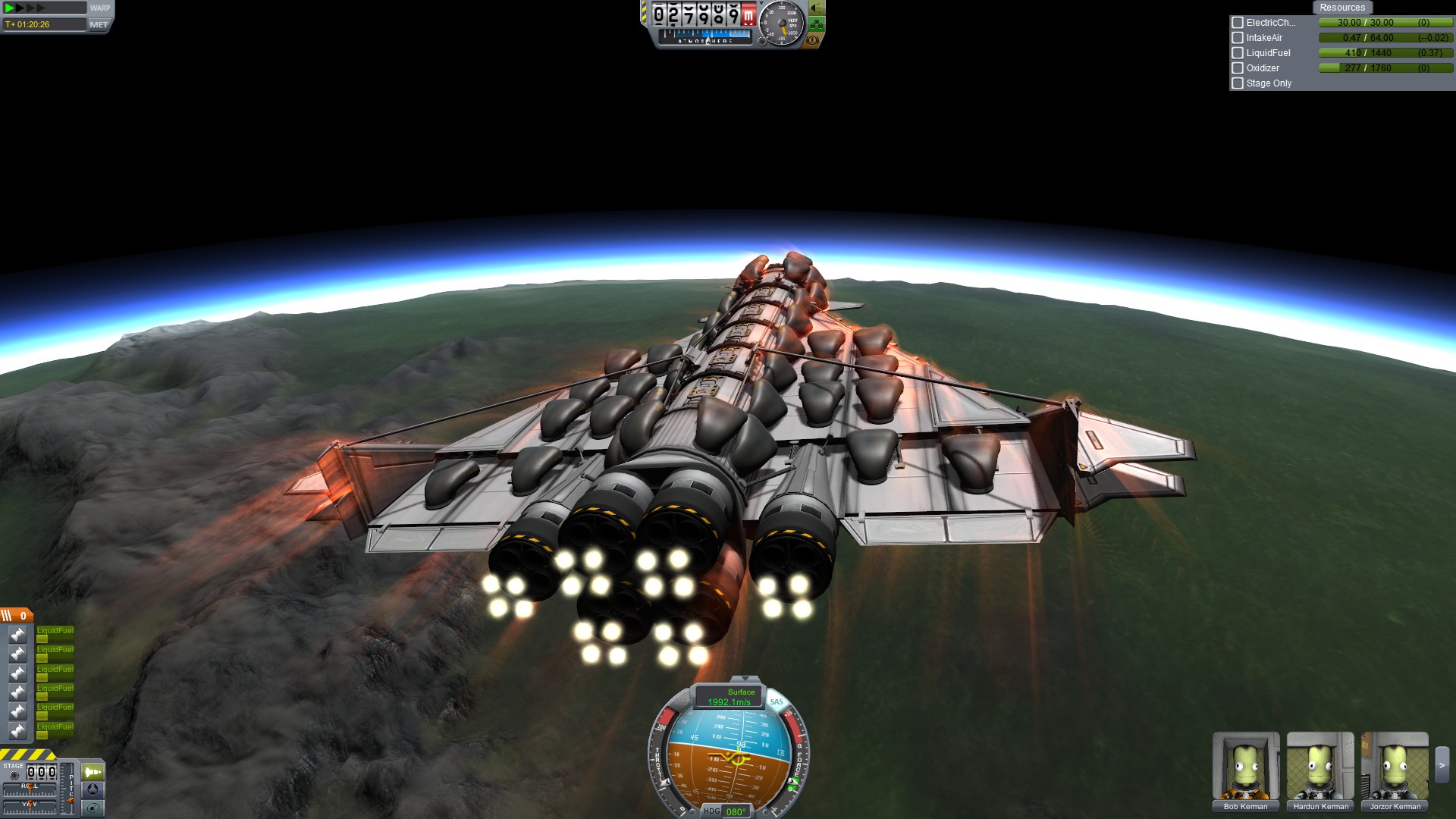This screenshot has width=1456, height=819.
Task: Tick the LiquidFuel resource checkbox
Action: tap(1238, 53)
